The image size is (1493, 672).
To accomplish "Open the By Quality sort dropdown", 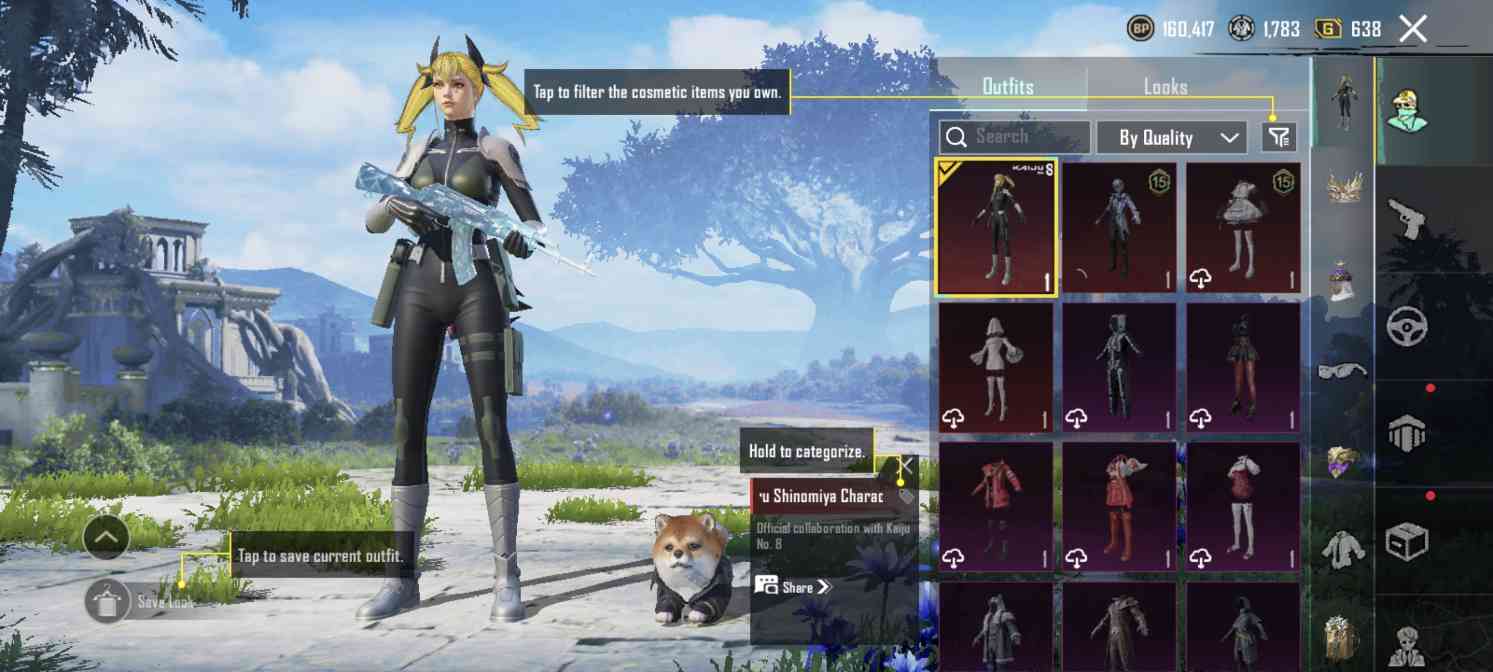I will pos(1171,138).
